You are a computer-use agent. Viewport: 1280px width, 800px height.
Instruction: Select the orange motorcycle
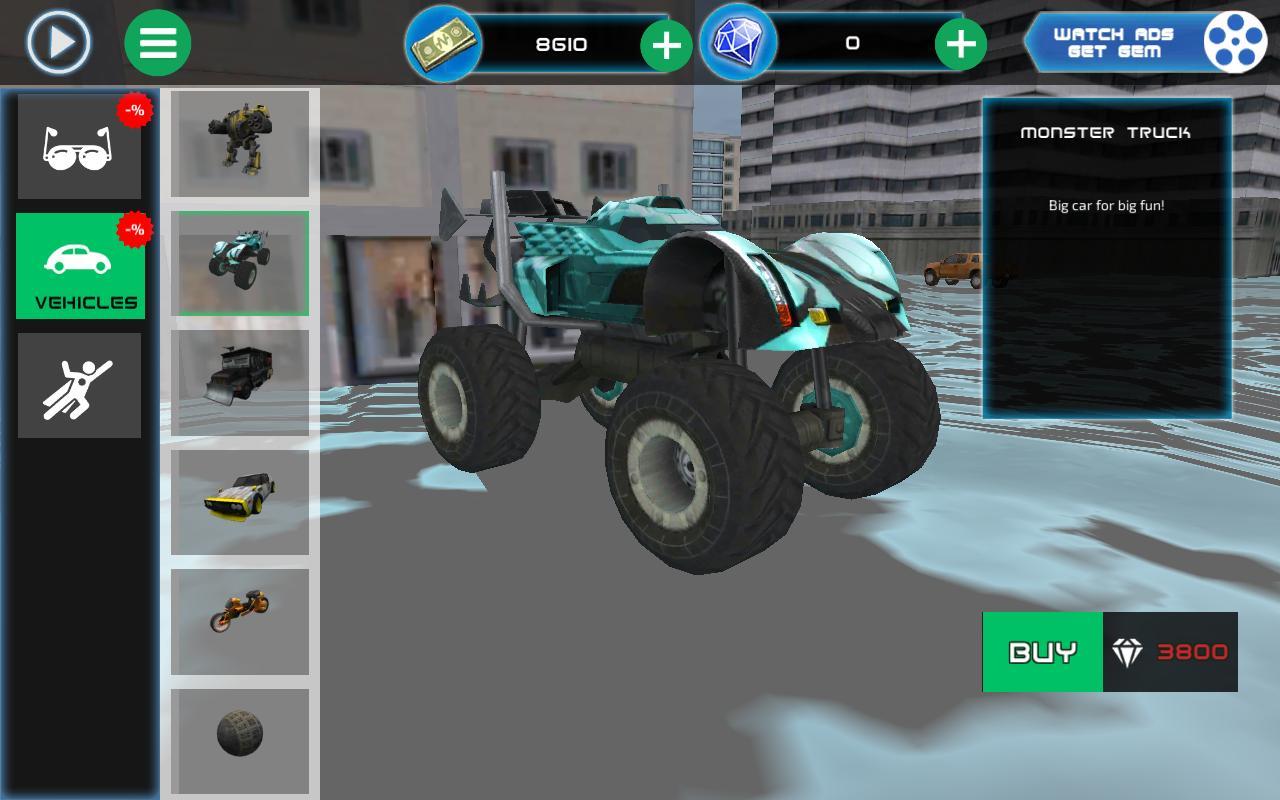coord(240,620)
